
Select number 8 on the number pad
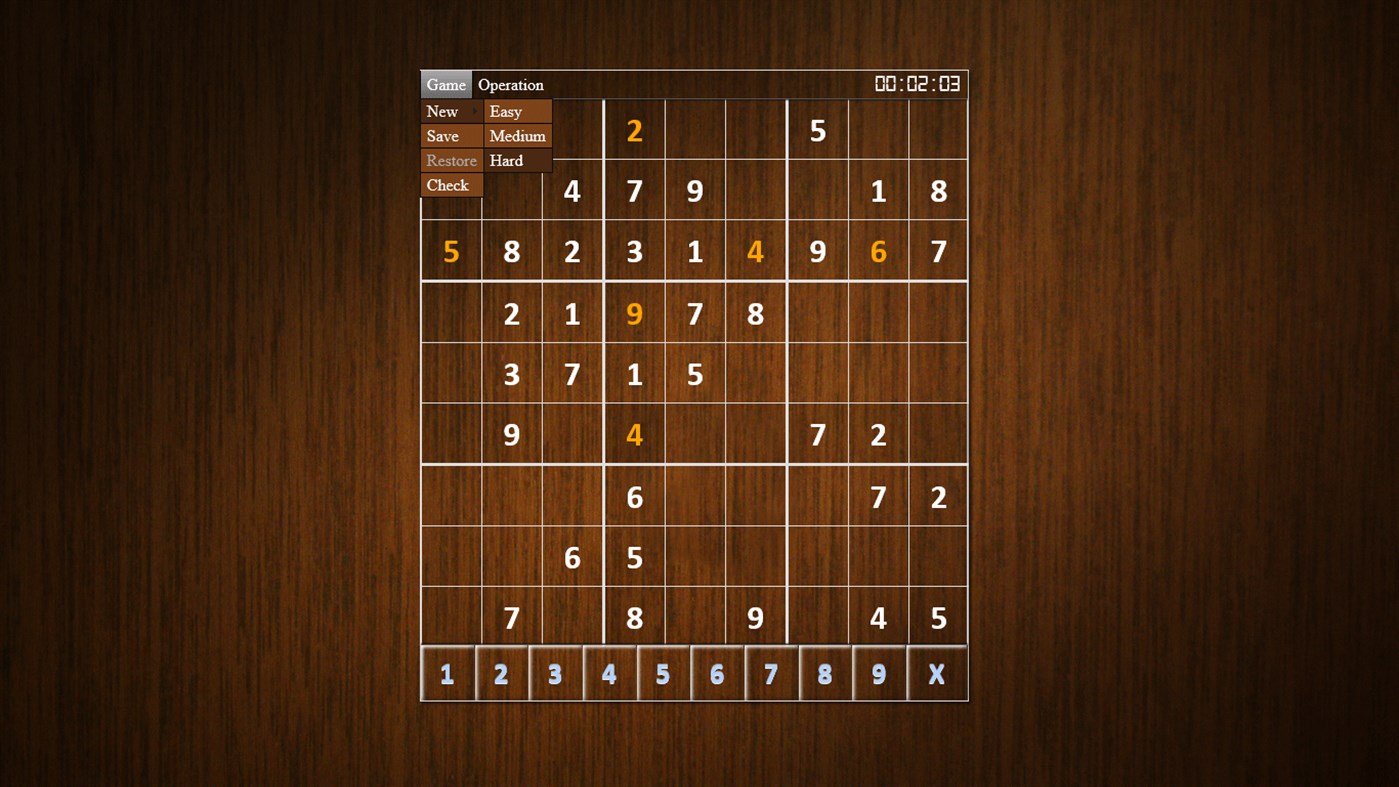(825, 673)
